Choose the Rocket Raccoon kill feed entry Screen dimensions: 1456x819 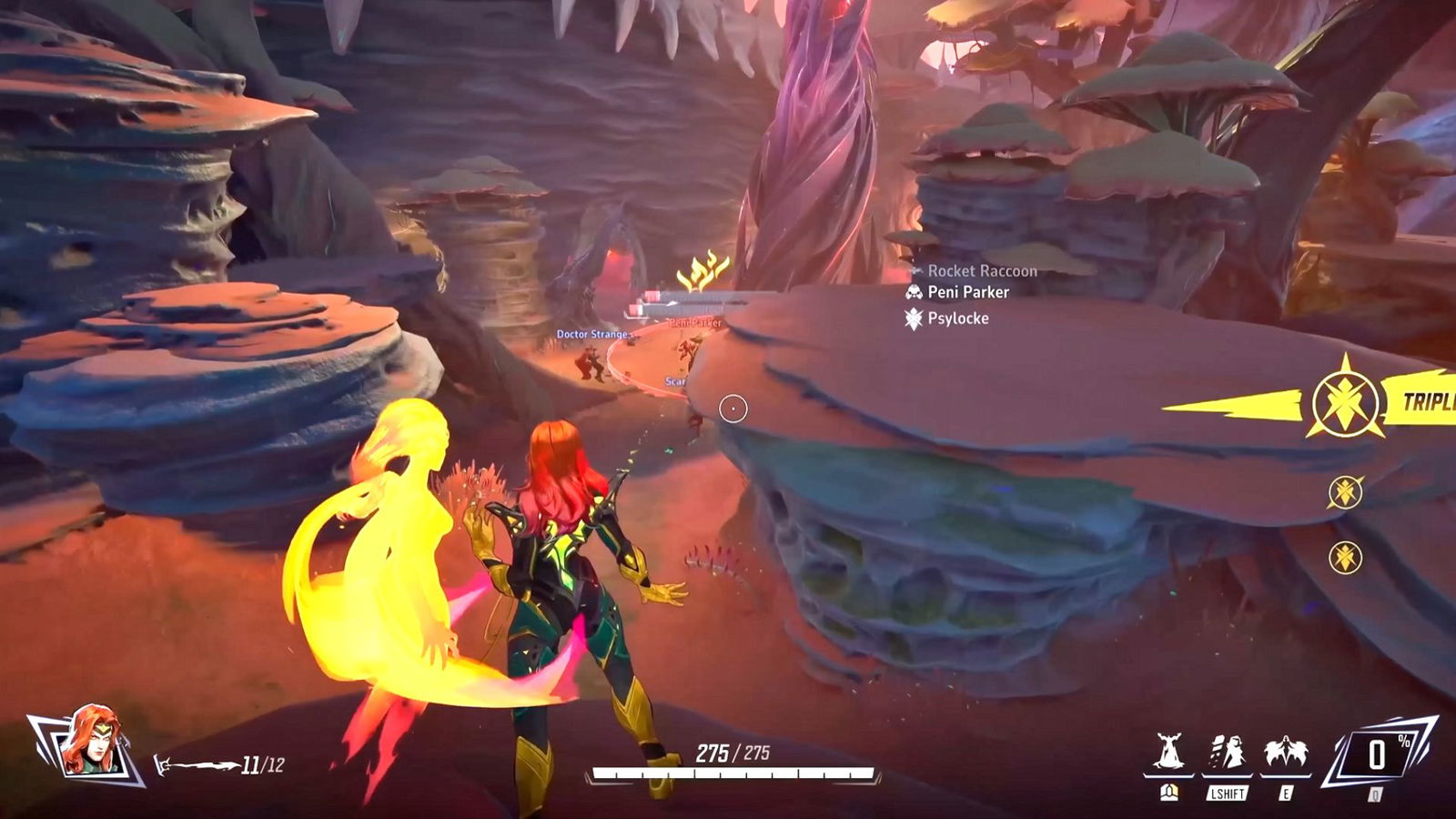coord(972,270)
